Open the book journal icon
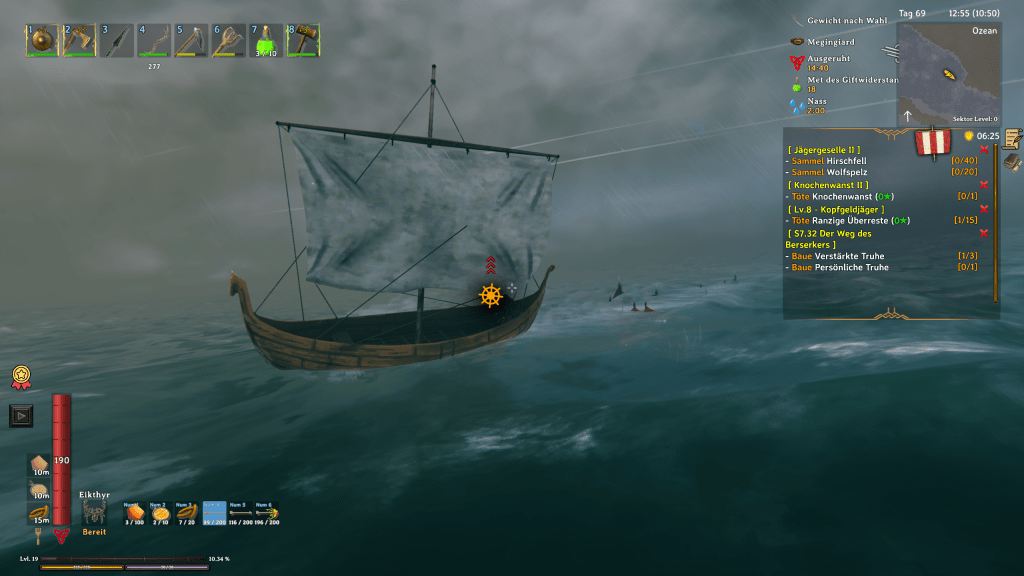This screenshot has height=576, width=1024. tap(1012, 161)
